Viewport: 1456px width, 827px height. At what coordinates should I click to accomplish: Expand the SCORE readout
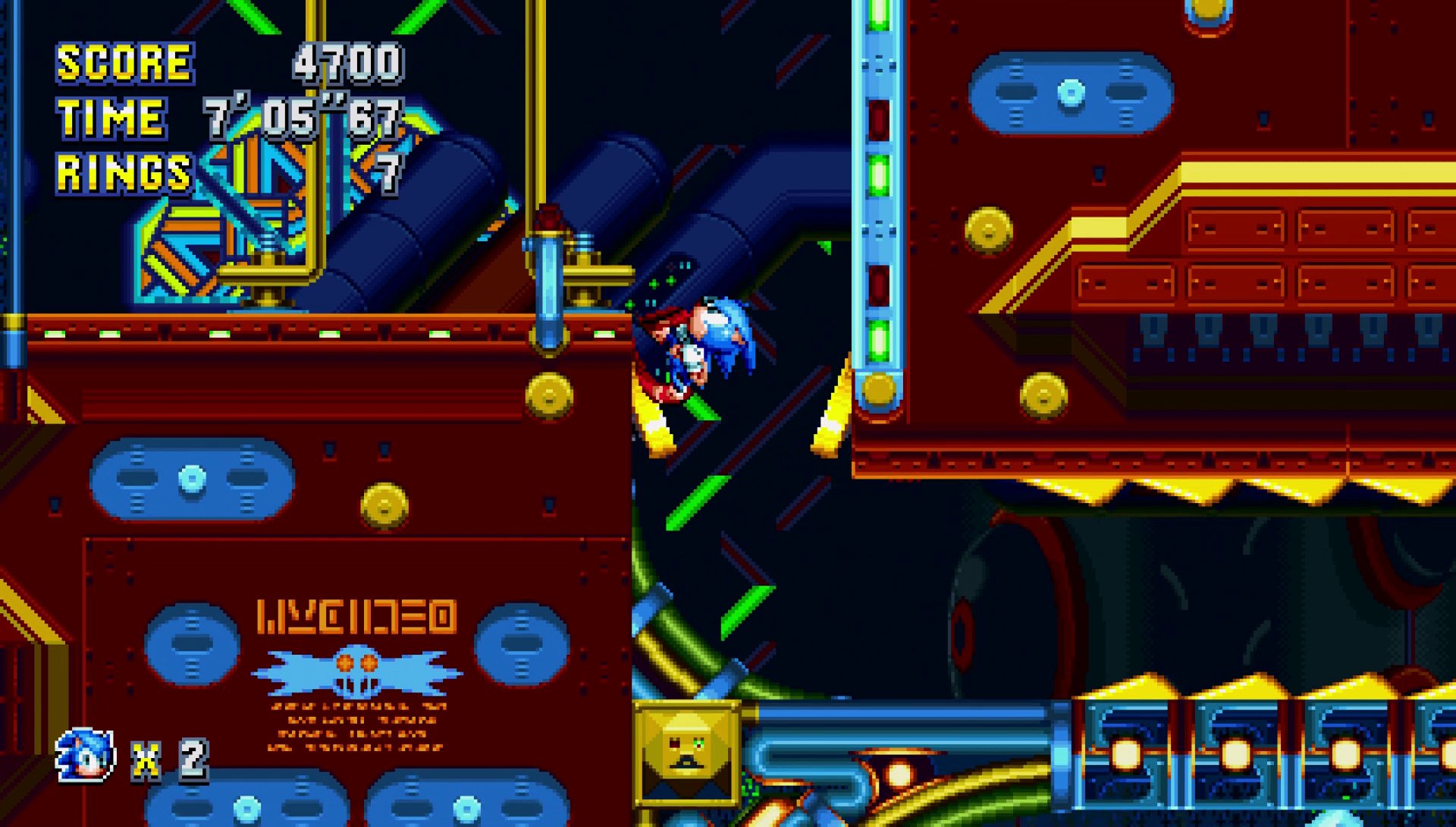click(x=347, y=64)
